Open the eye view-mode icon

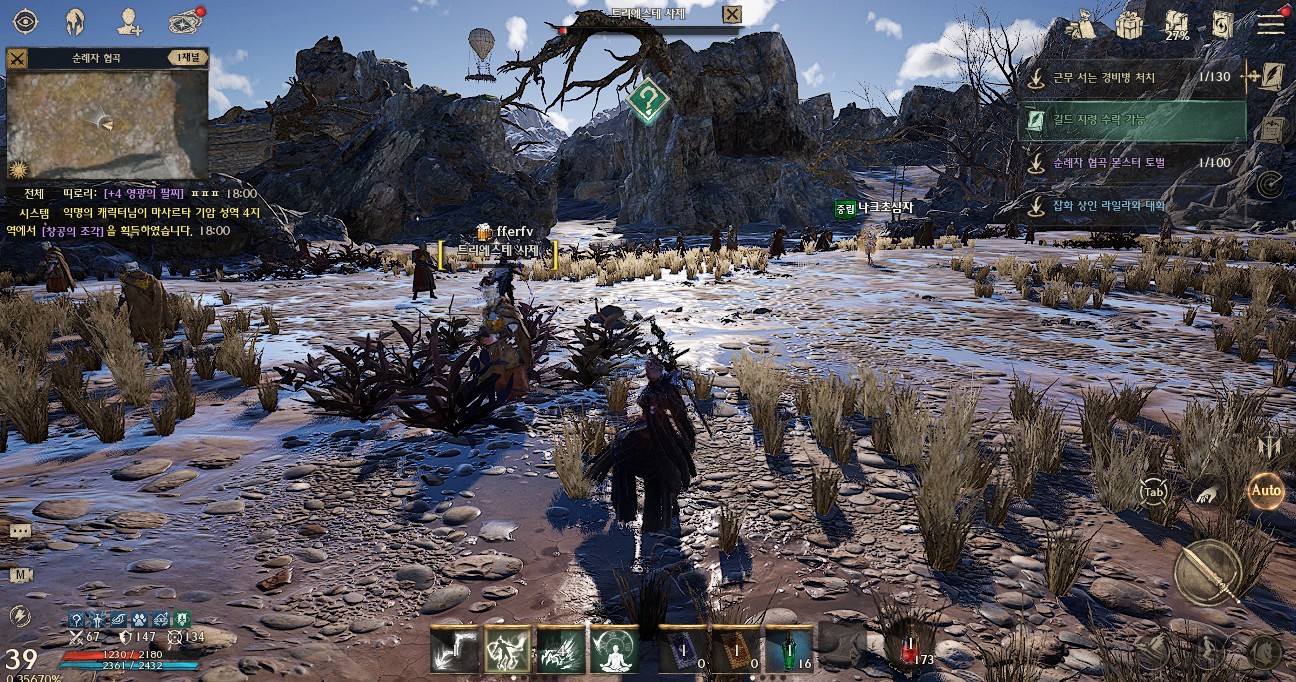[24, 21]
